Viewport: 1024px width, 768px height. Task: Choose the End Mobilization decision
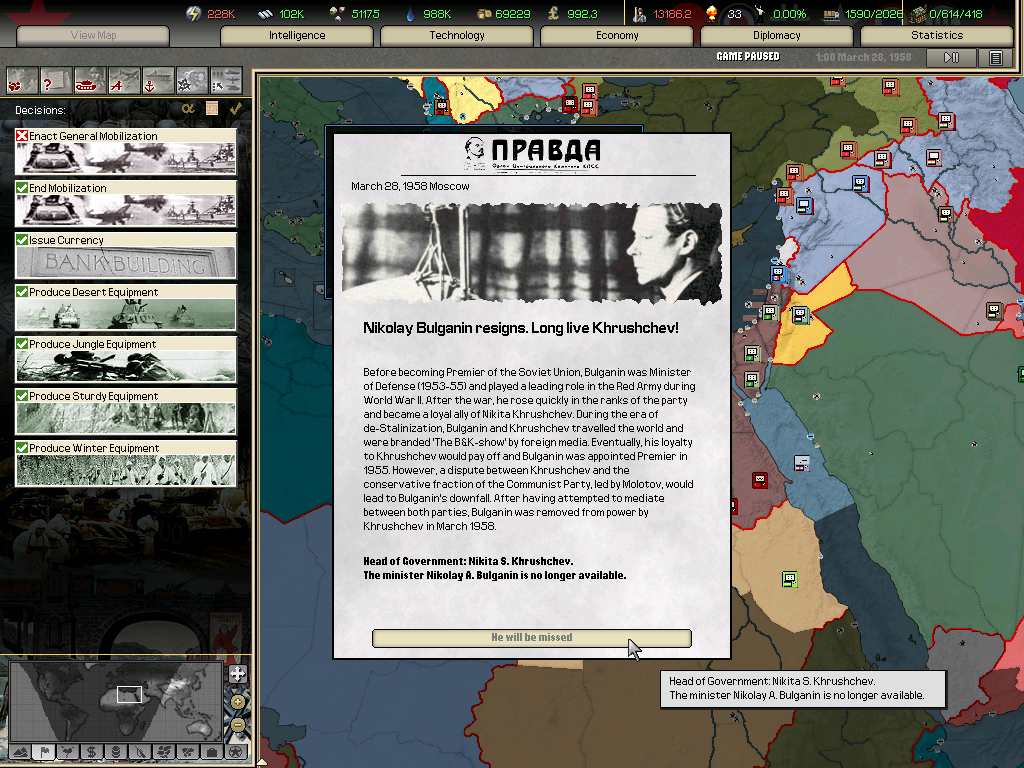tap(126, 204)
